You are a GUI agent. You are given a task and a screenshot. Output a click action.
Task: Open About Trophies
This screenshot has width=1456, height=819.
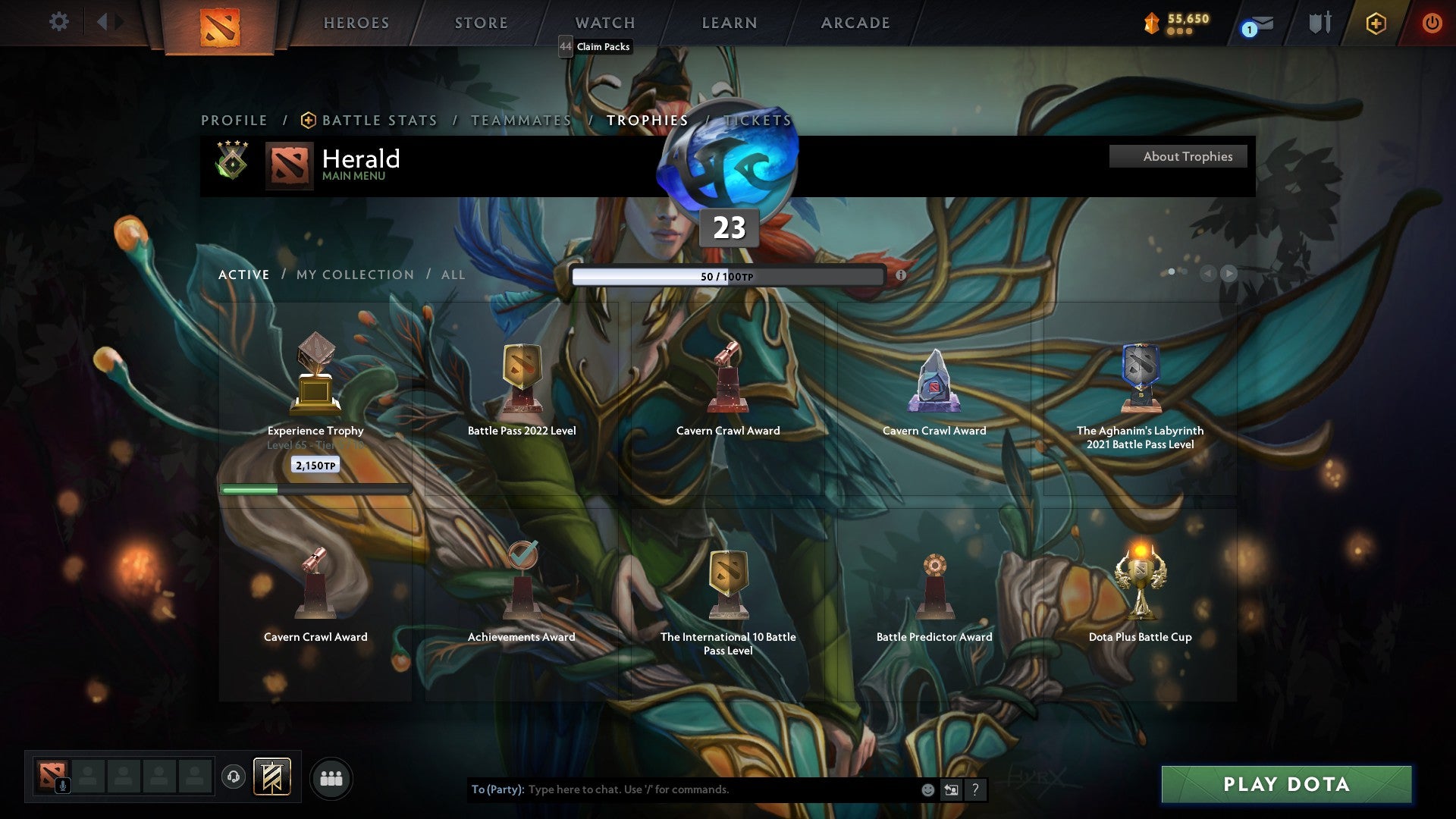point(1178,156)
